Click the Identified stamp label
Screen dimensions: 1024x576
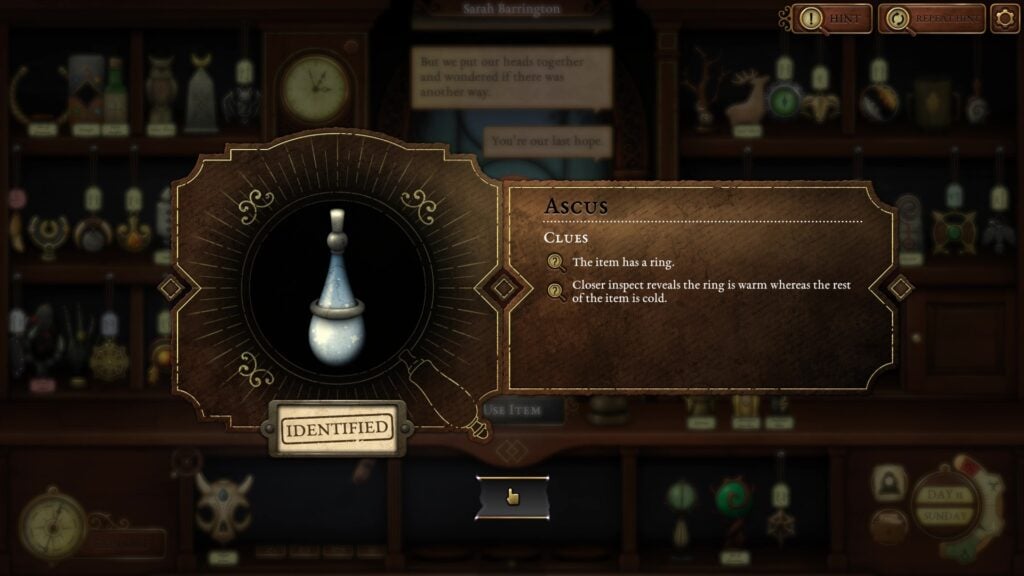tap(336, 429)
